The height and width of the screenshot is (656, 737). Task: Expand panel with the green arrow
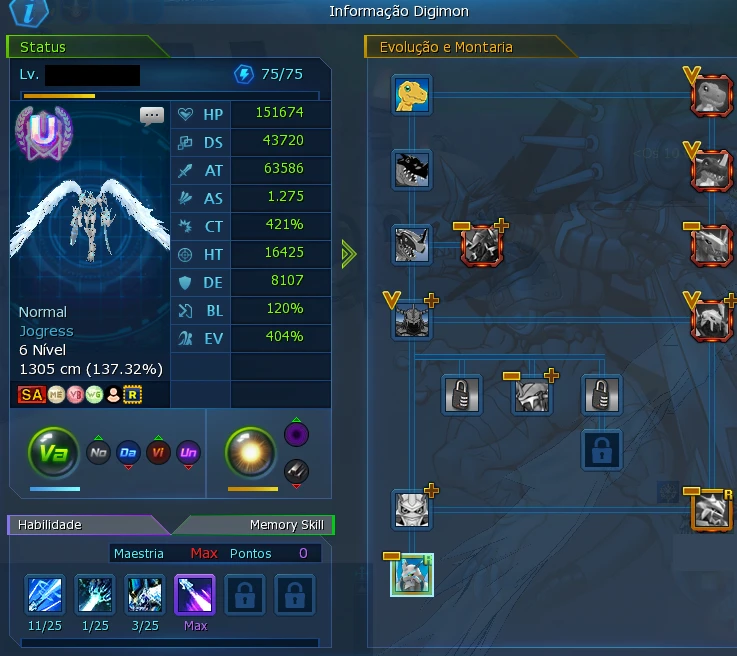point(348,254)
